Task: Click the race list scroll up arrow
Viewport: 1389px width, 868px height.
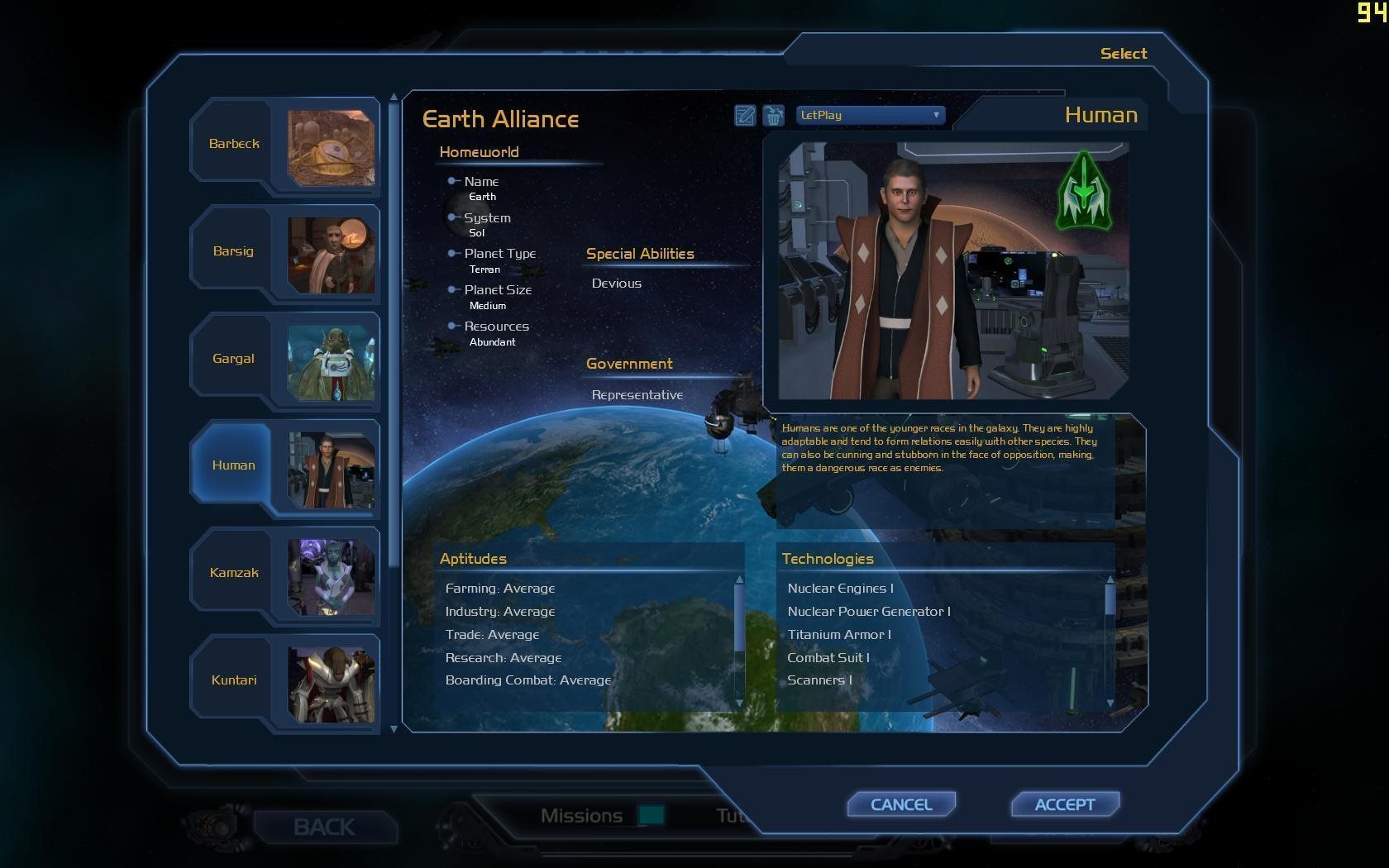Action: pyautogui.click(x=394, y=97)
